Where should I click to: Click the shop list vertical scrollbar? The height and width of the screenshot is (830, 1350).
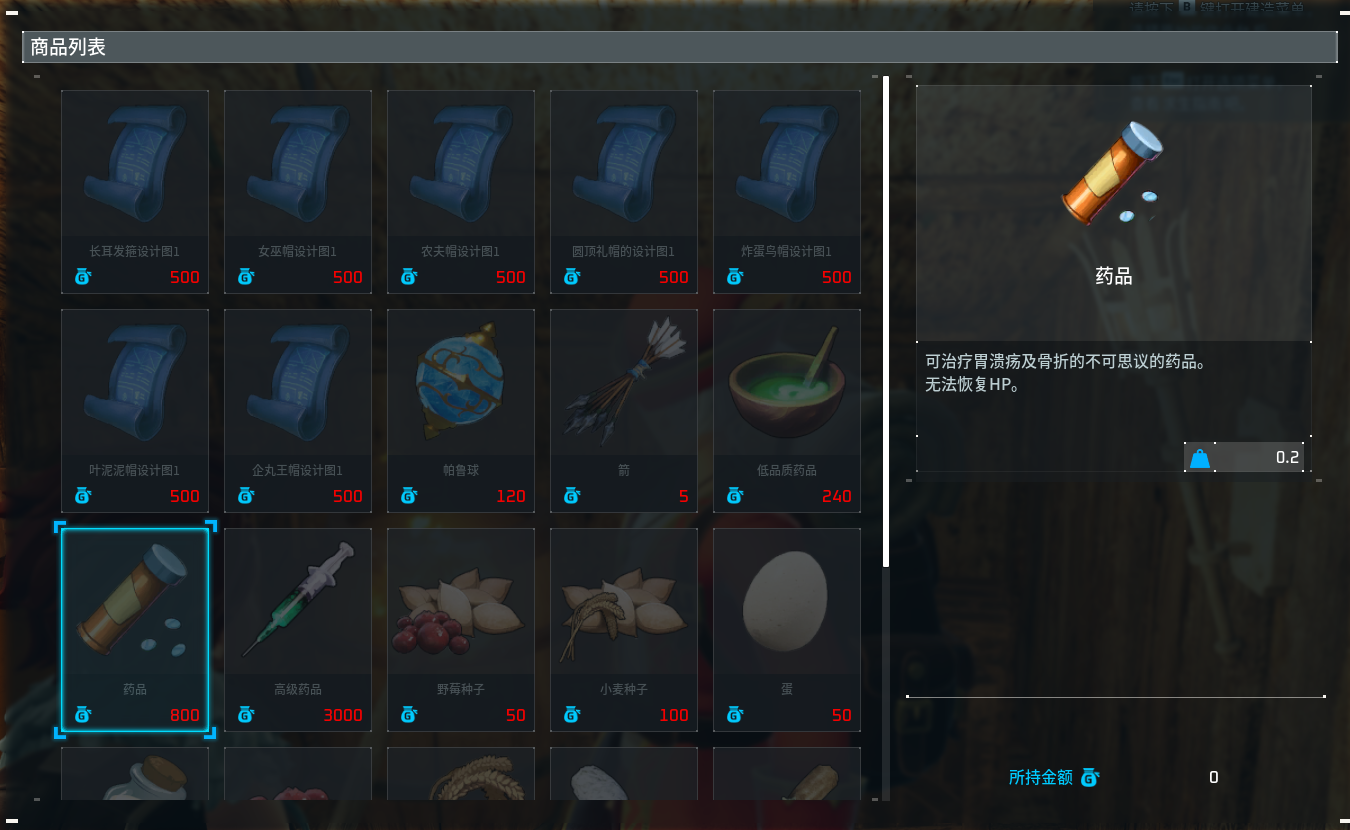[886, 320]
